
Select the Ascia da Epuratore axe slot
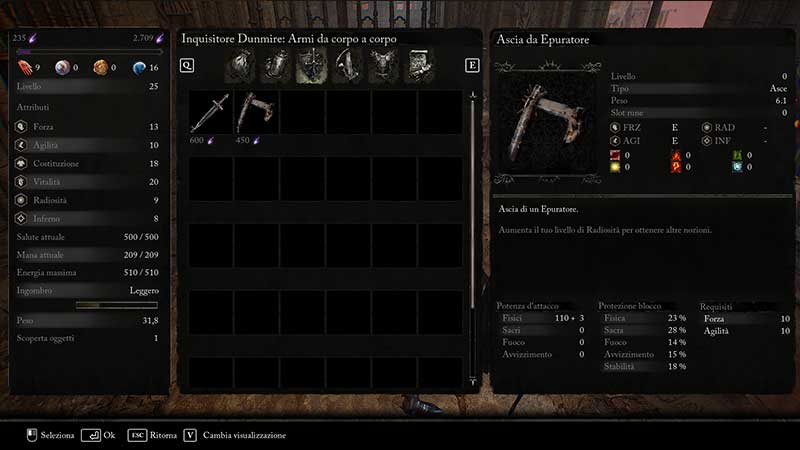tap(256, 112)
